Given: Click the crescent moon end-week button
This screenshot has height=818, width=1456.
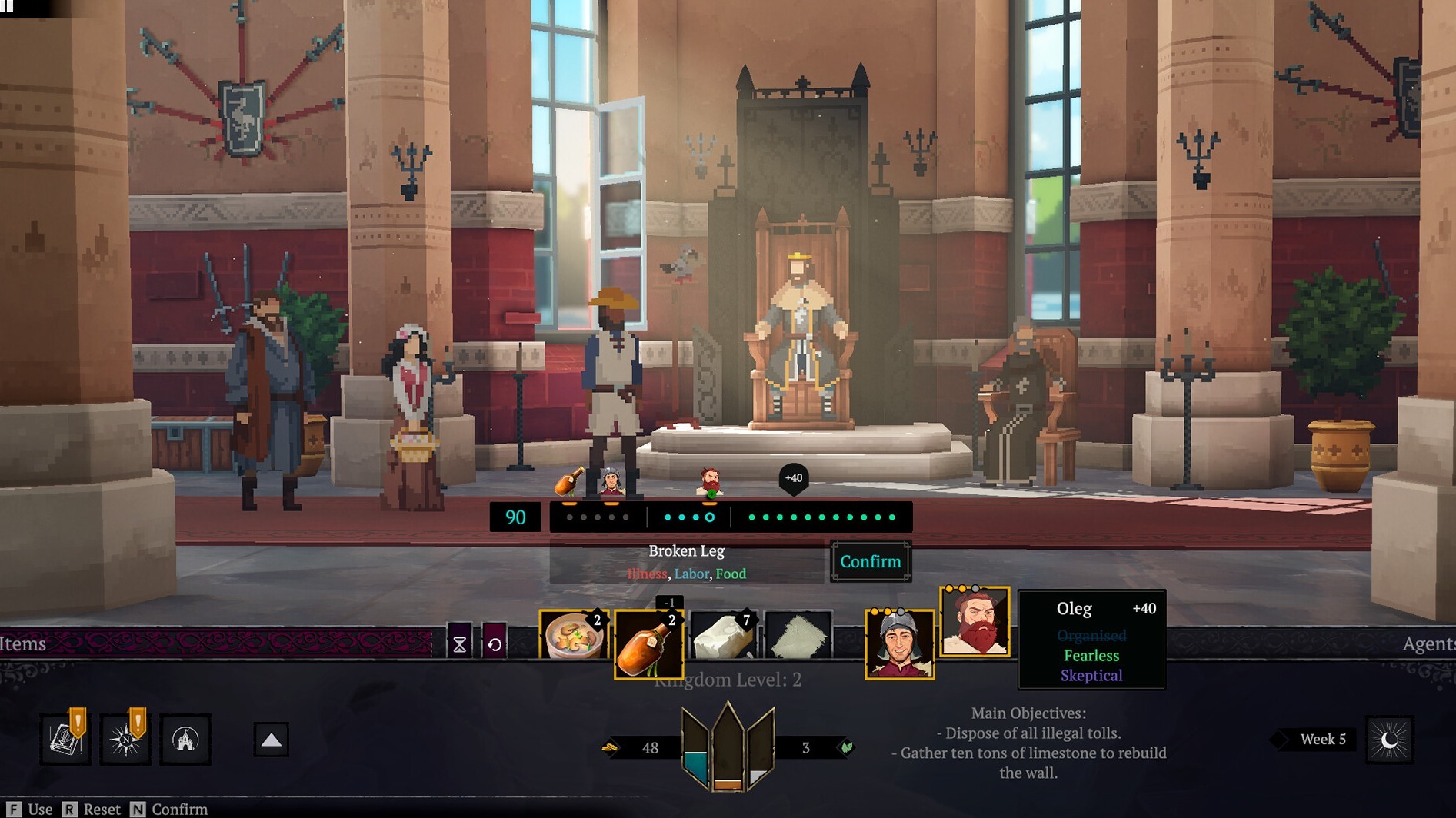Looking at the screenshot, I should 1389,740.
